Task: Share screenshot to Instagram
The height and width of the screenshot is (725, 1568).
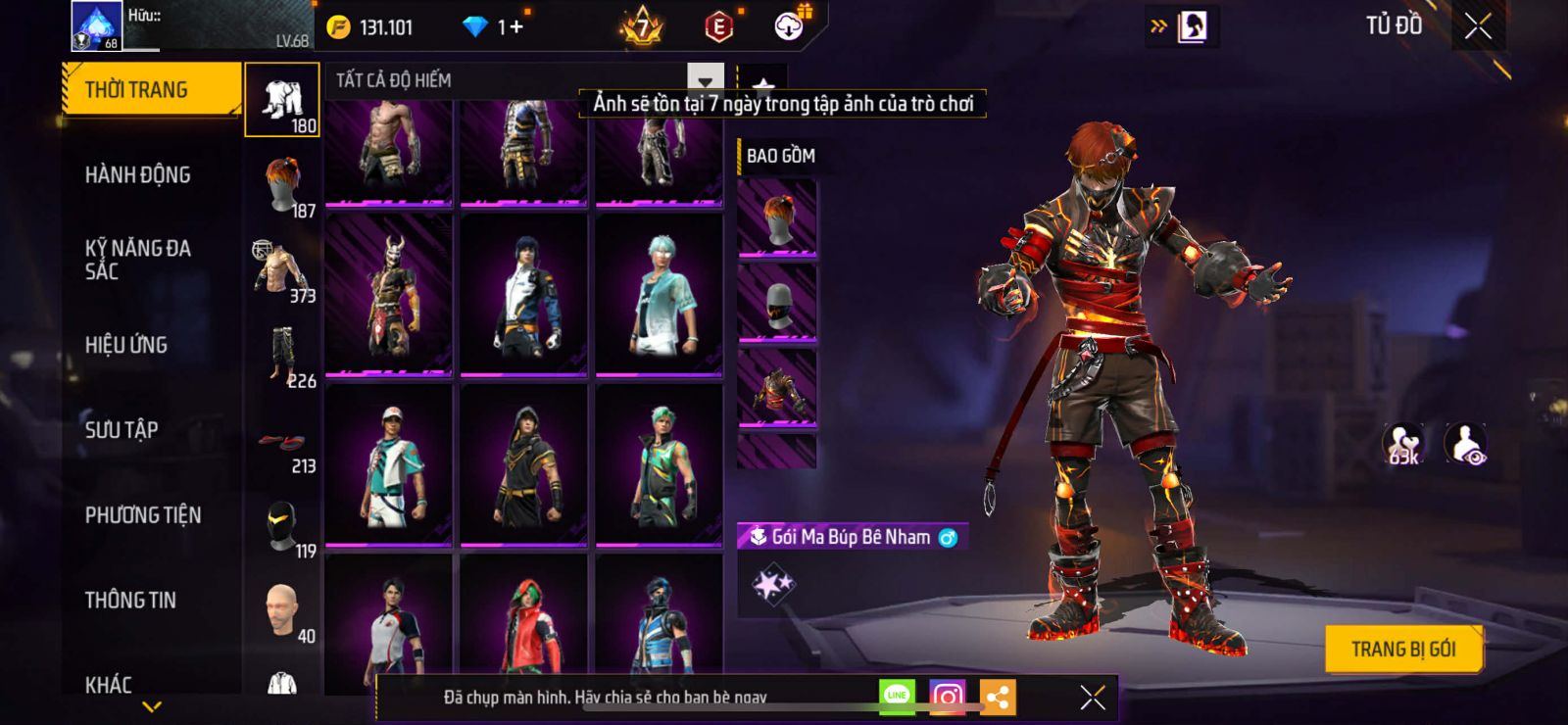Action: click(x=947, y=697)
